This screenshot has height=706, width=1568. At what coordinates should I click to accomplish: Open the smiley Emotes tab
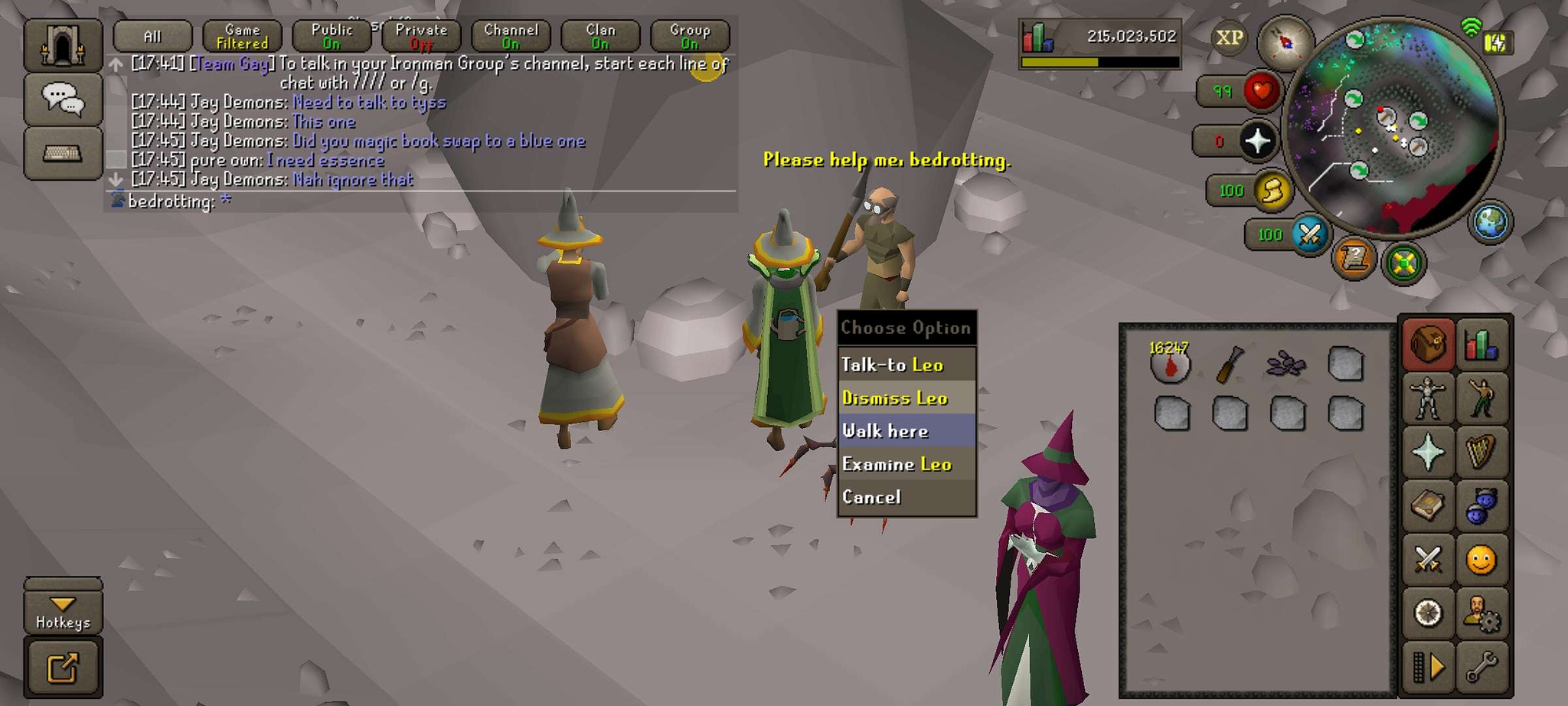(1481, 560)
